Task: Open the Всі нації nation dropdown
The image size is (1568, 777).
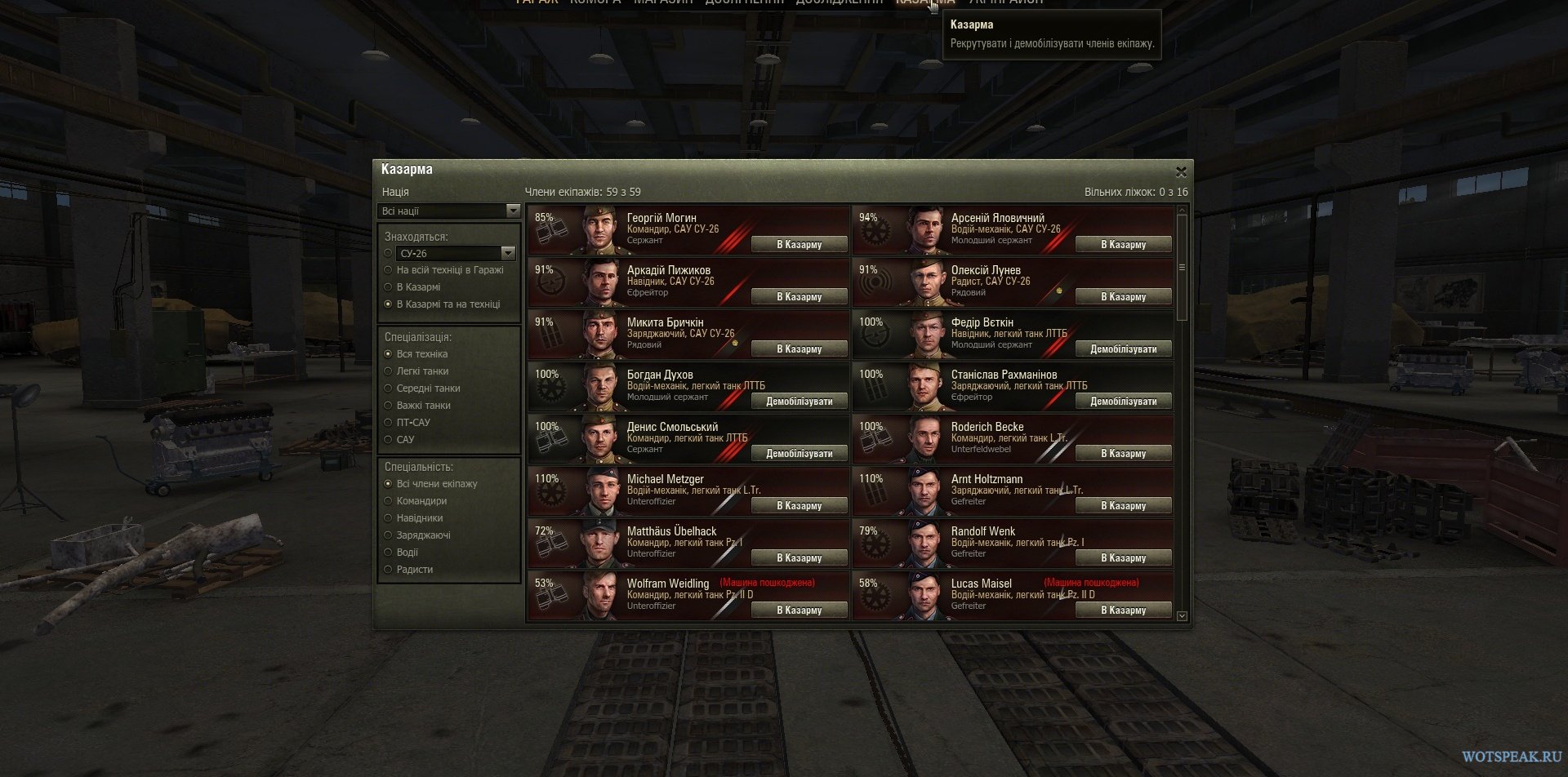Action: point(449,211)
